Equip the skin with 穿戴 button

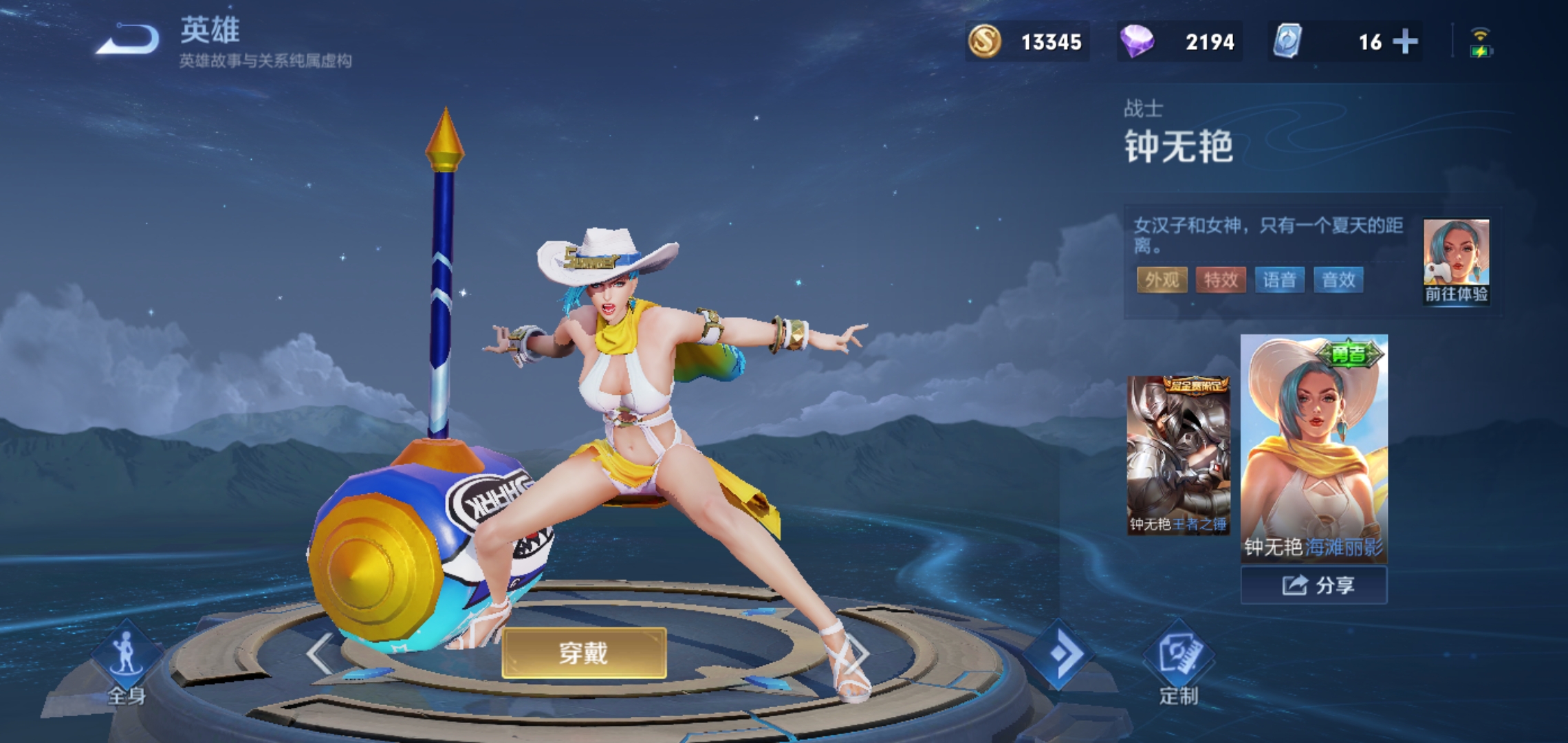[584, 653]
